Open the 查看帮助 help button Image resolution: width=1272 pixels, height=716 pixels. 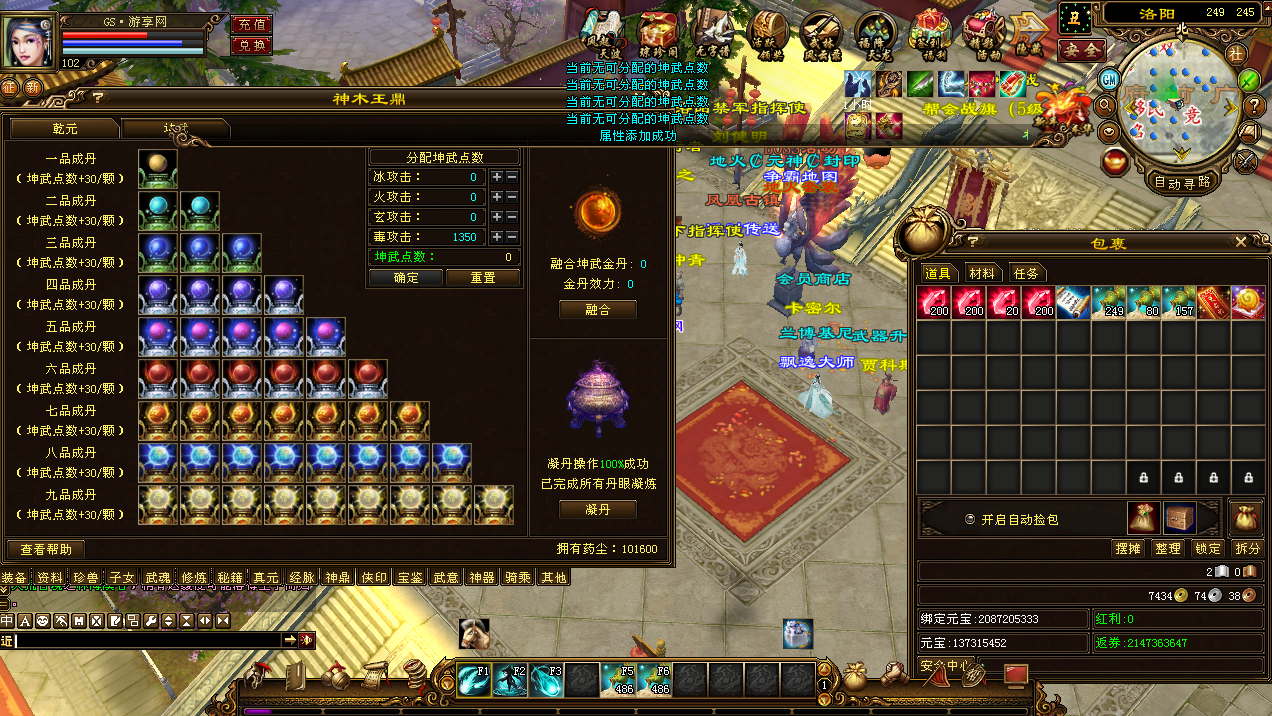point(46,549)
